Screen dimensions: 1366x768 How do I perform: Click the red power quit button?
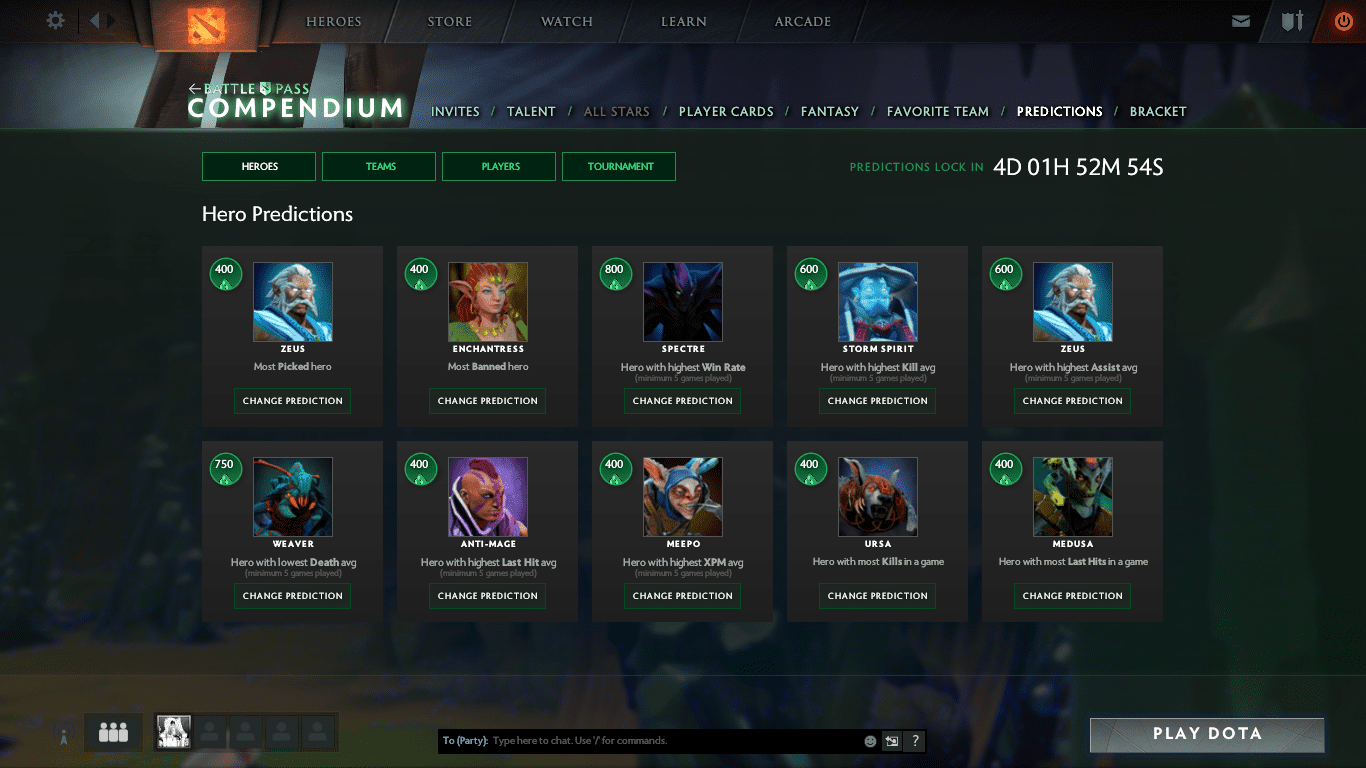(1343, 21)
